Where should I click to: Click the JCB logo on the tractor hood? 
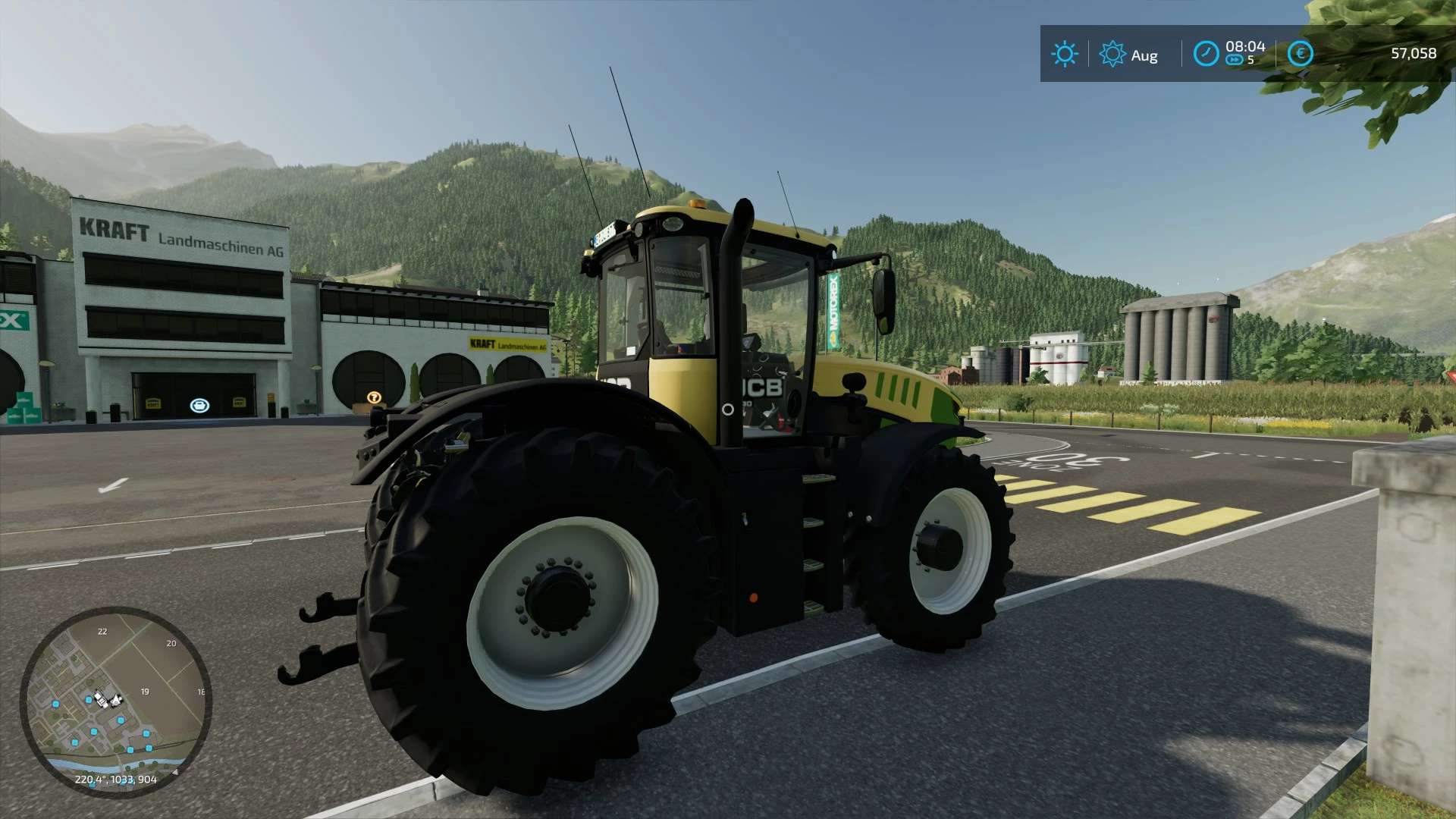pos(761,387)
